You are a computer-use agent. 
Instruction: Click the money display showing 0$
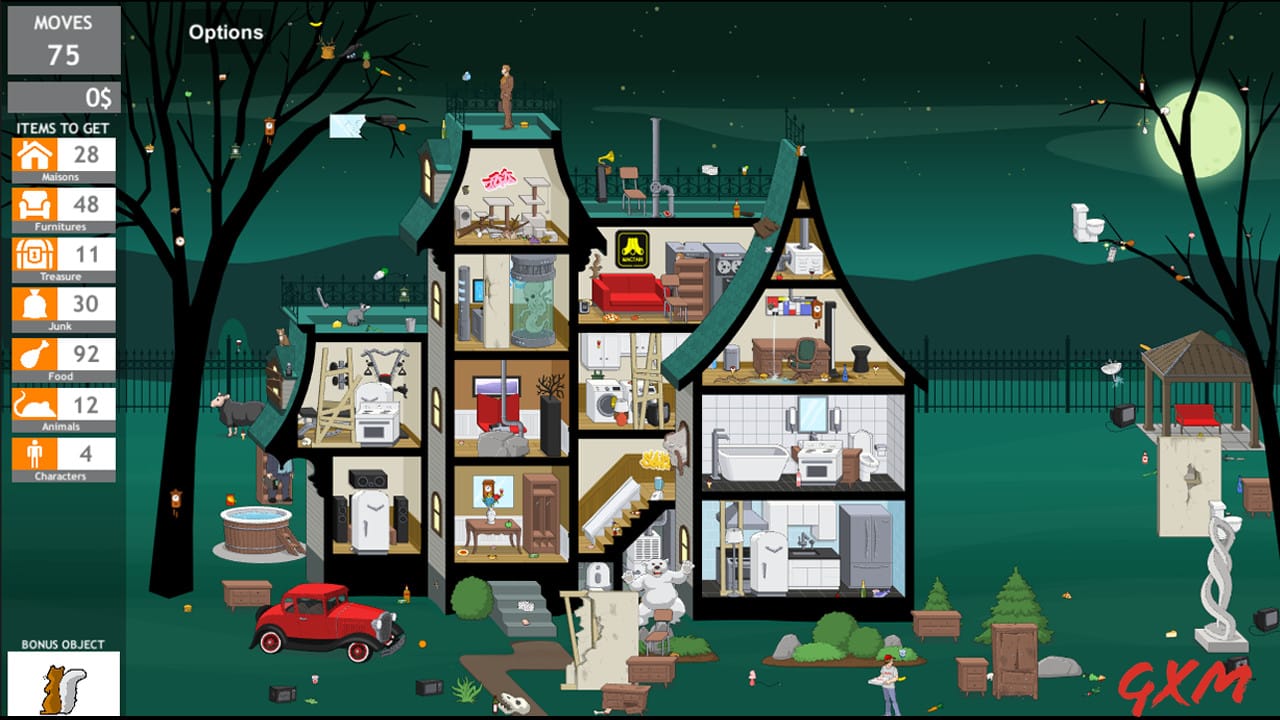click(x=62, y=97)
